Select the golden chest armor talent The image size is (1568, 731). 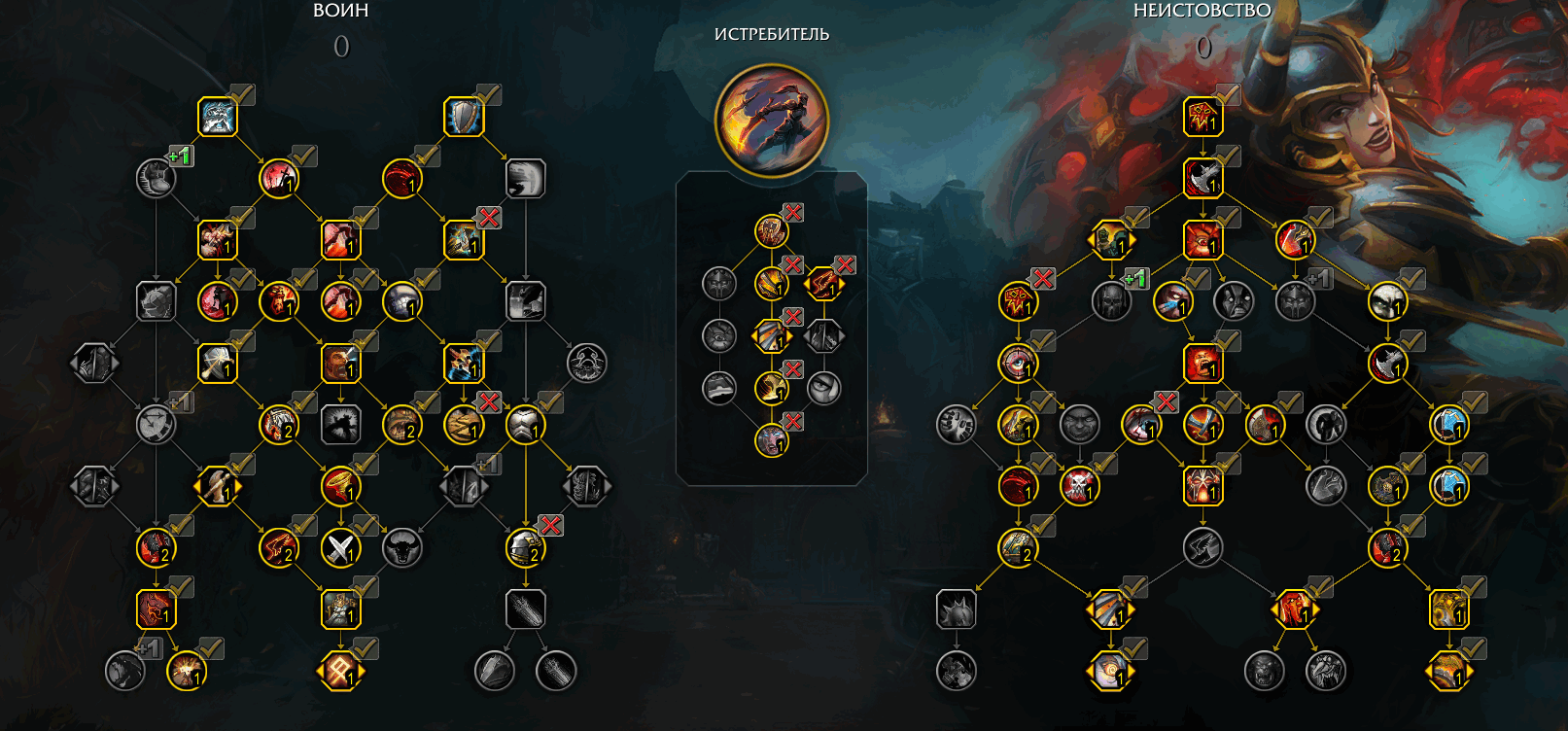(x=525, y=425)
